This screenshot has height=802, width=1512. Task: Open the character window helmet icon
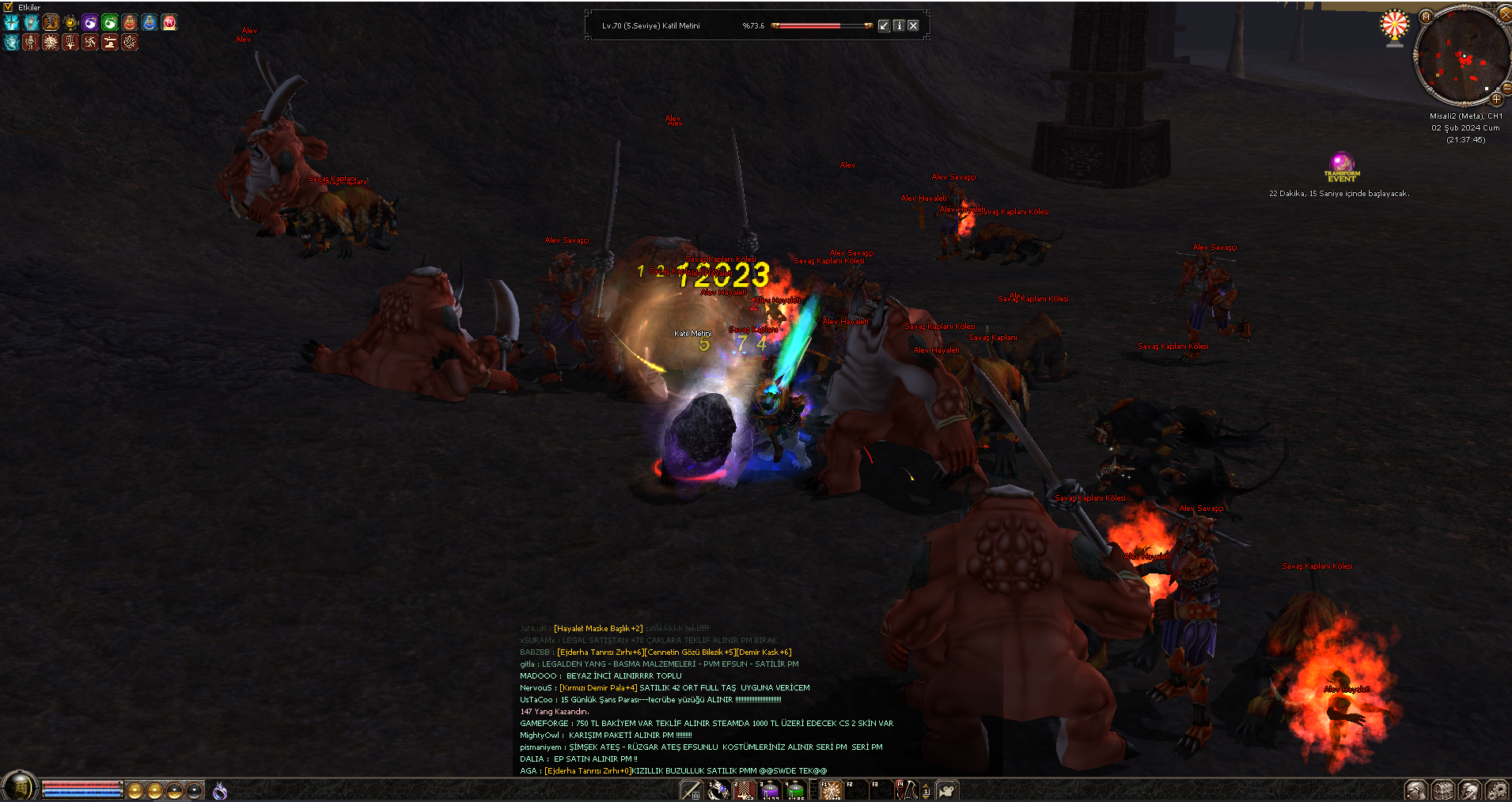pos(1416,790)
